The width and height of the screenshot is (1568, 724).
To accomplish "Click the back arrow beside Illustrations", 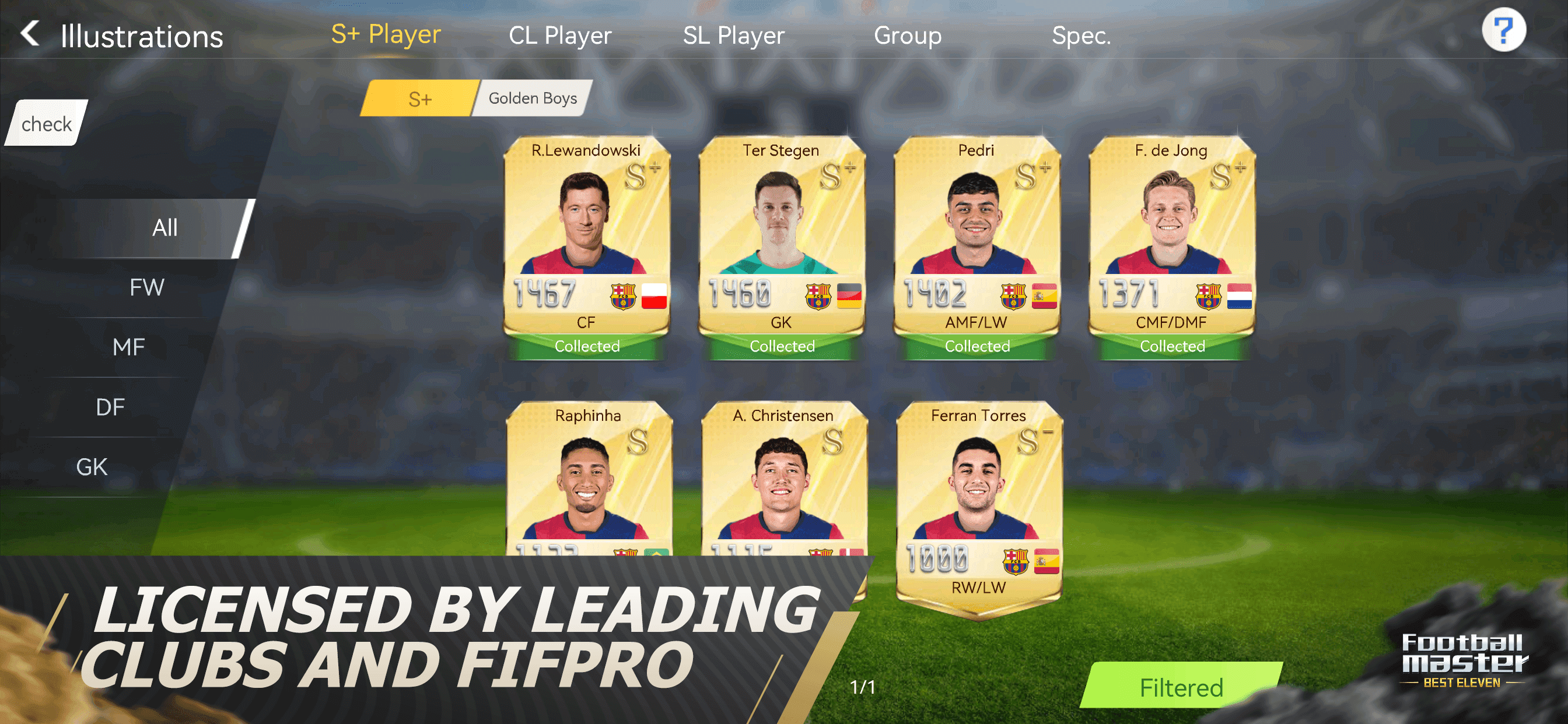I will click(29, 34).
